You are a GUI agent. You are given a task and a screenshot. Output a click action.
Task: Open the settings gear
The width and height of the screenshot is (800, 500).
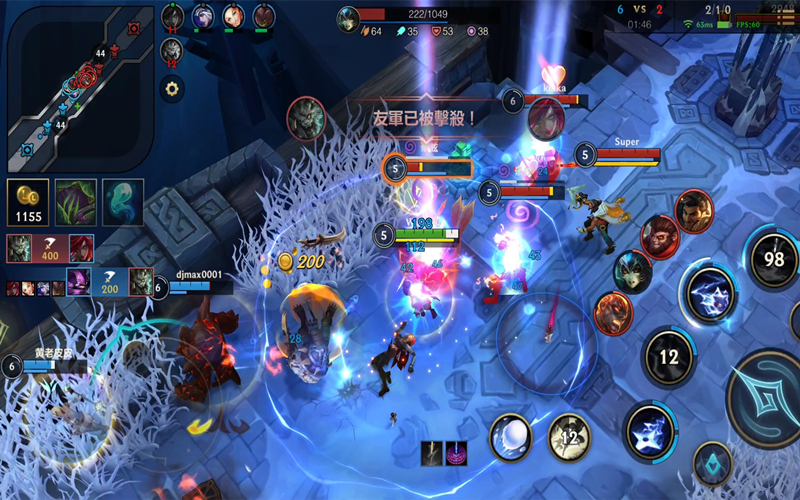(173, 89)
